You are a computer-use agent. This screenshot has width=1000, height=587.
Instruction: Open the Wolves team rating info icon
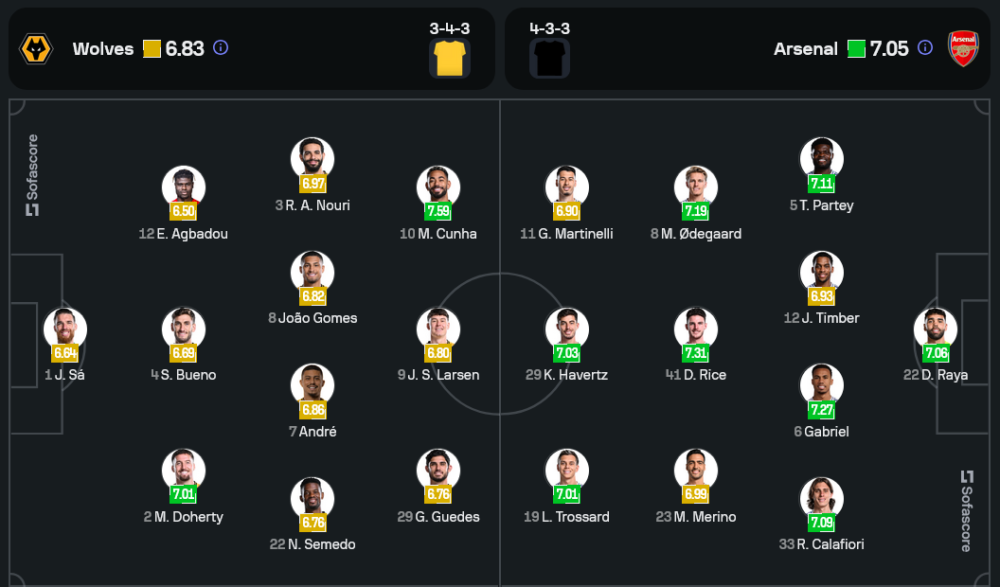pos(221,48)
